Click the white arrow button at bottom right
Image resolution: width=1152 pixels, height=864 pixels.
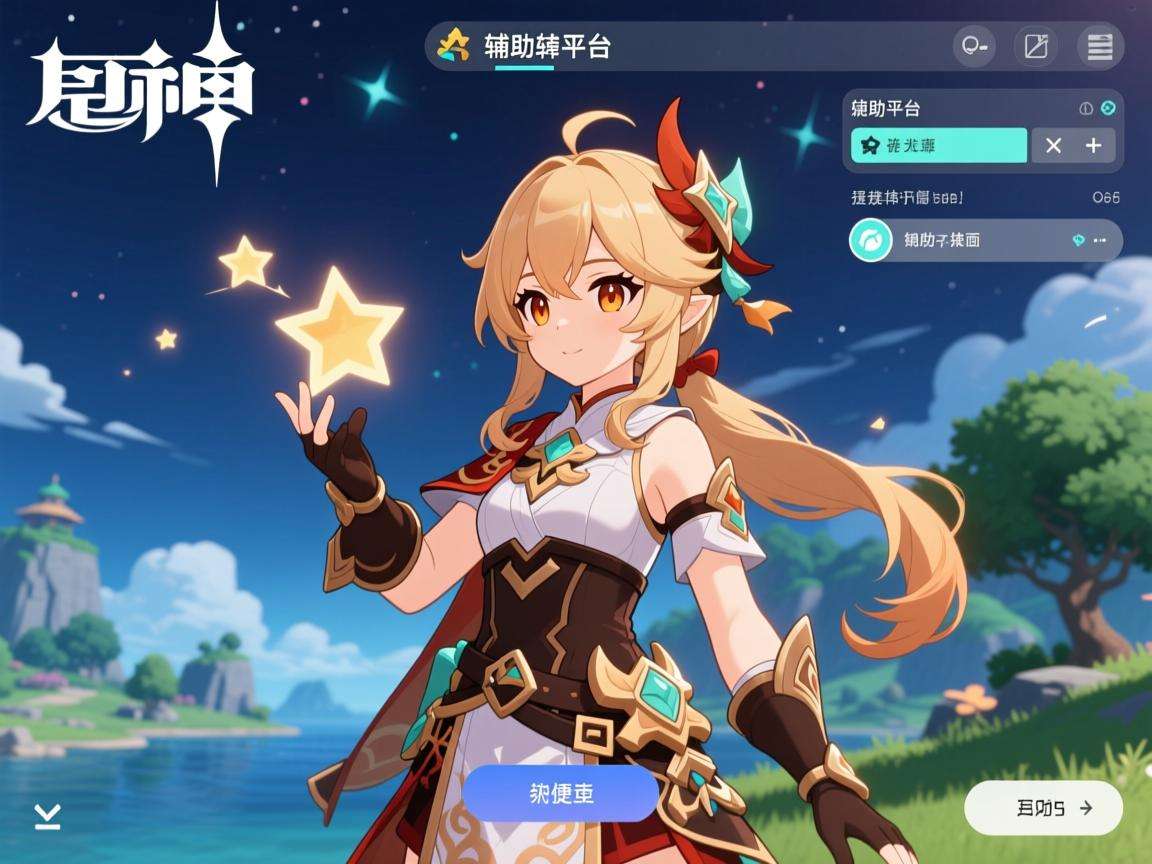click(x=1043, y=807)
